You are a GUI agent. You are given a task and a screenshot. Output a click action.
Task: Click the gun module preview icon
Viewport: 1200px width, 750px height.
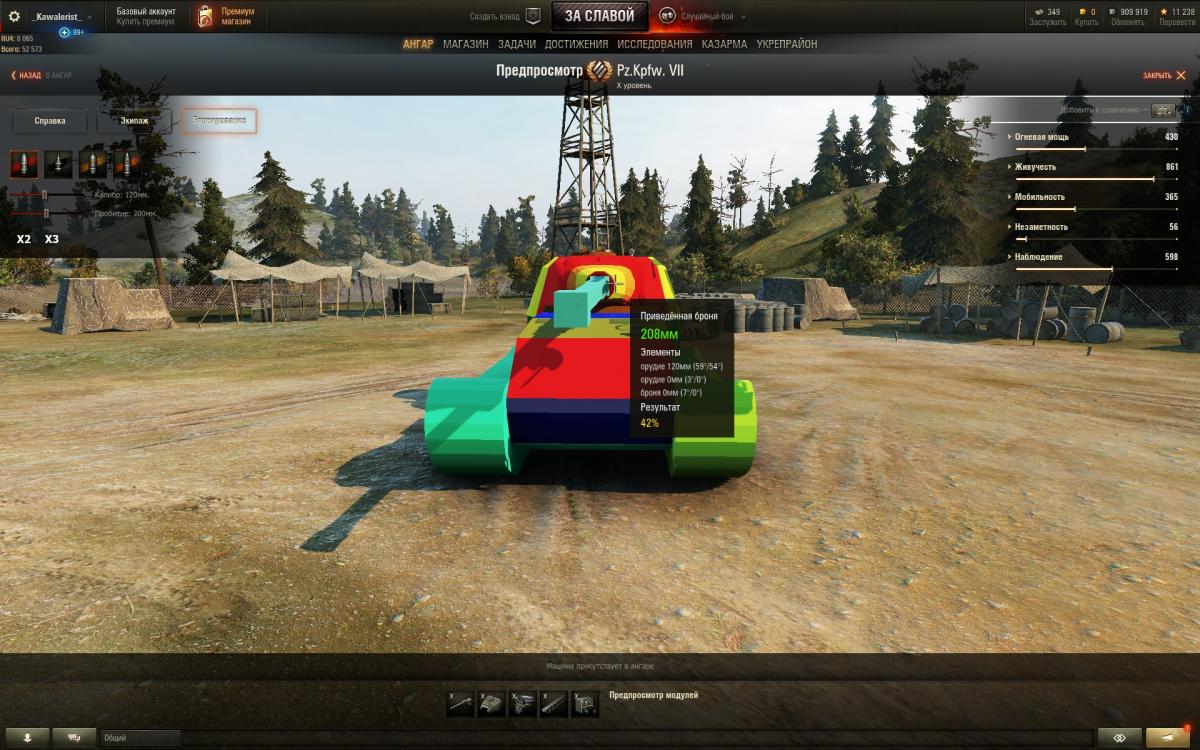pos(461,704)
